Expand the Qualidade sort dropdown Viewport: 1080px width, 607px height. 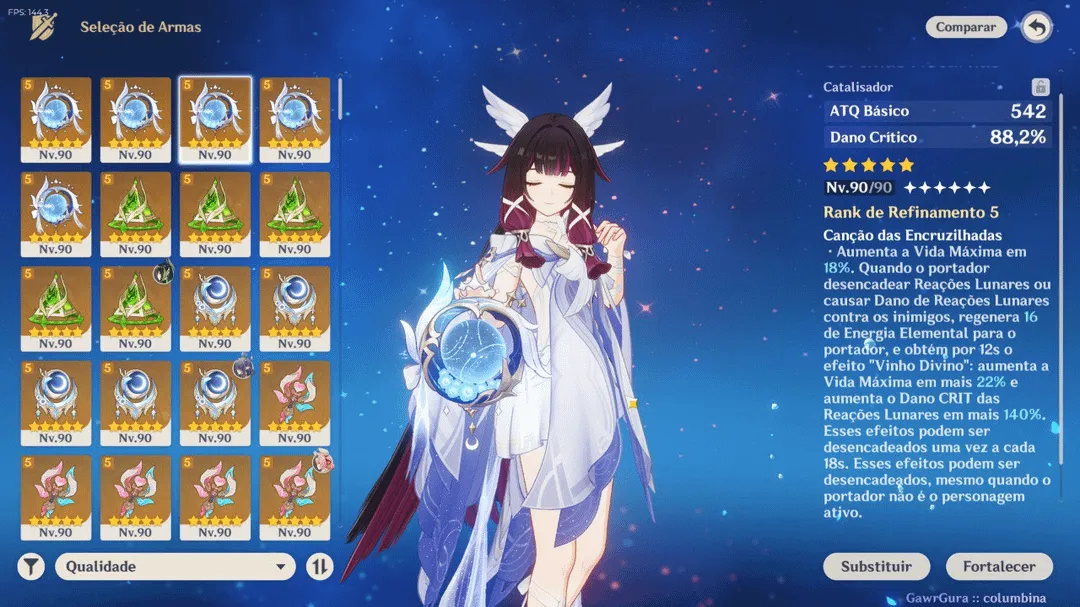tap(176, 566)
